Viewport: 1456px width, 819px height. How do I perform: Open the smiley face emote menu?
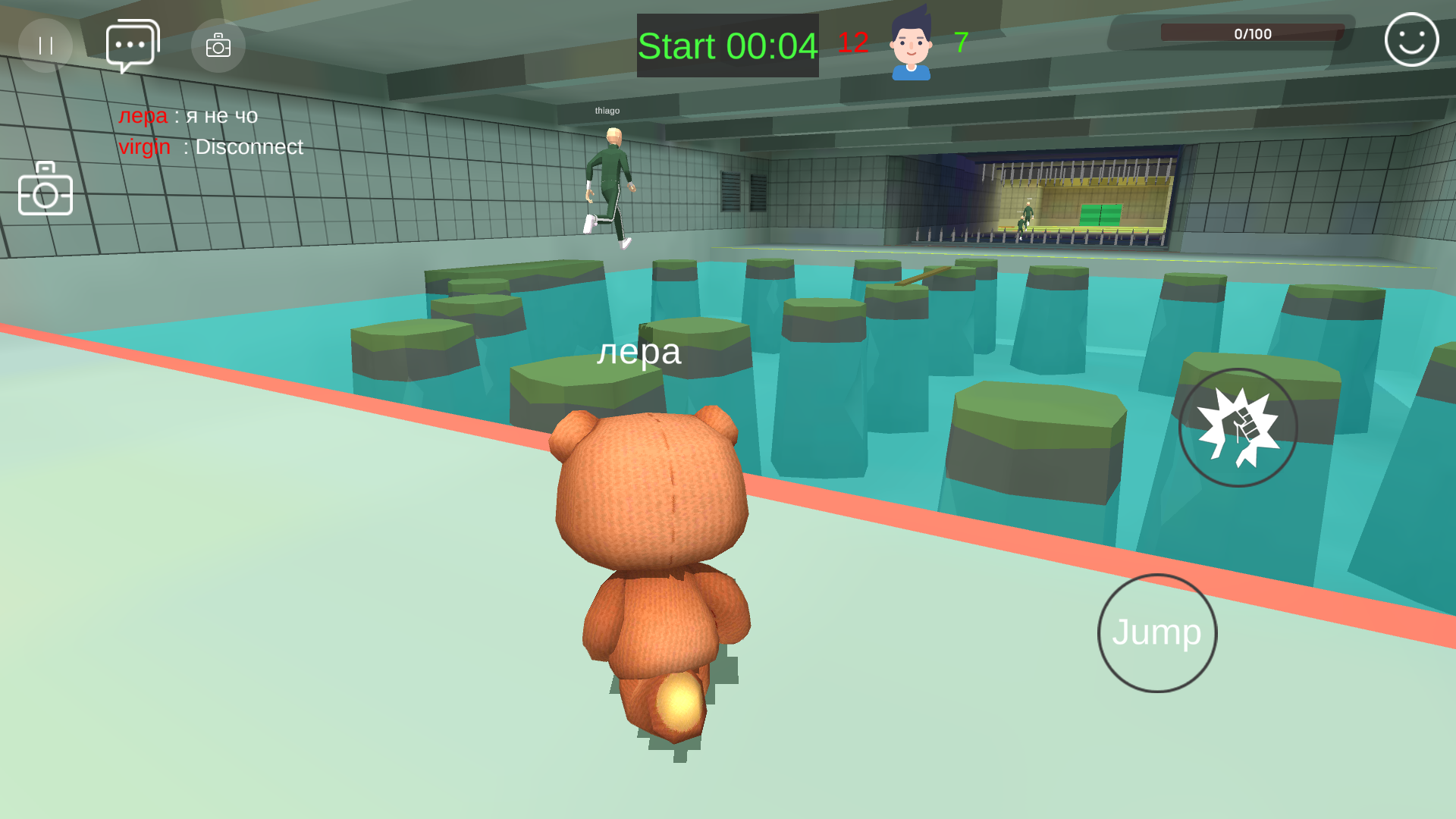(x=1411, y=40)
